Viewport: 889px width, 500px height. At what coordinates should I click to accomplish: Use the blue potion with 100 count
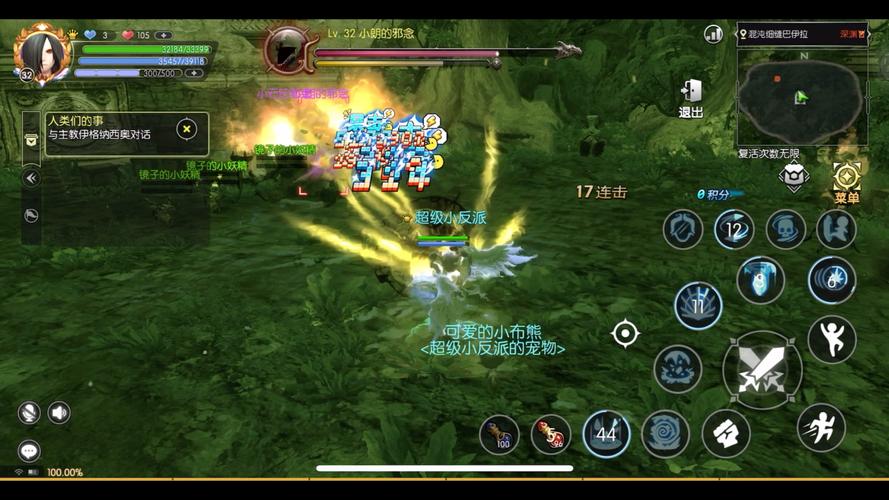tap(499, 433)
